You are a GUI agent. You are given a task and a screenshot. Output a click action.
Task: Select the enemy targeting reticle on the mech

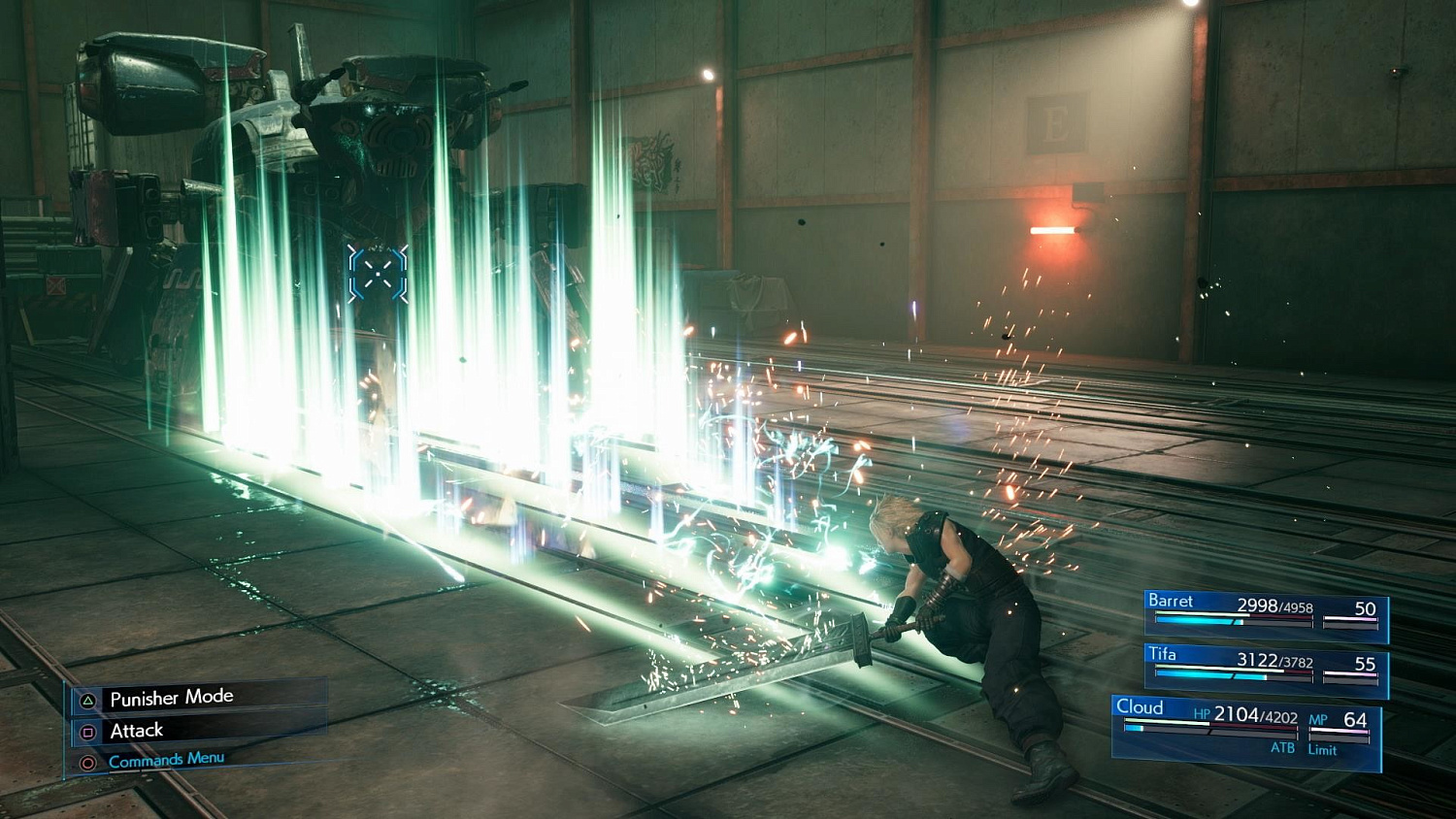(379, 275)
